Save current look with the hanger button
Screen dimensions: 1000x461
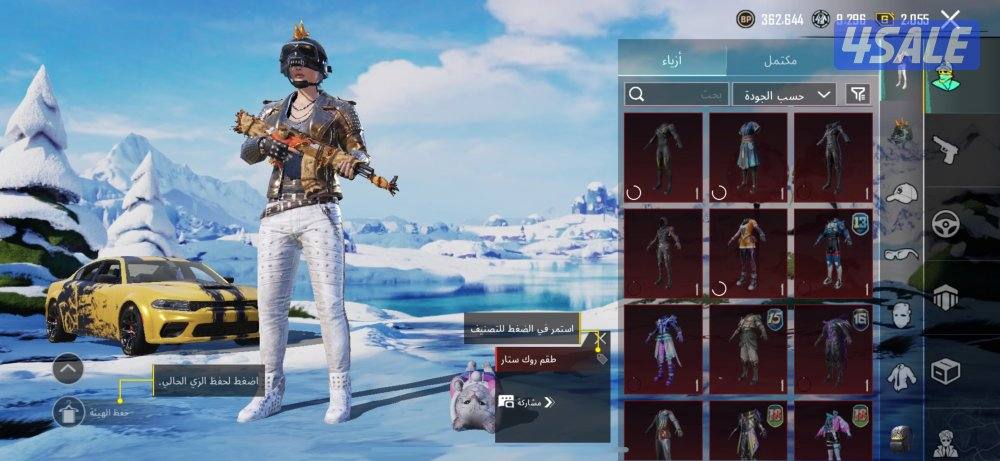(68, 411)
